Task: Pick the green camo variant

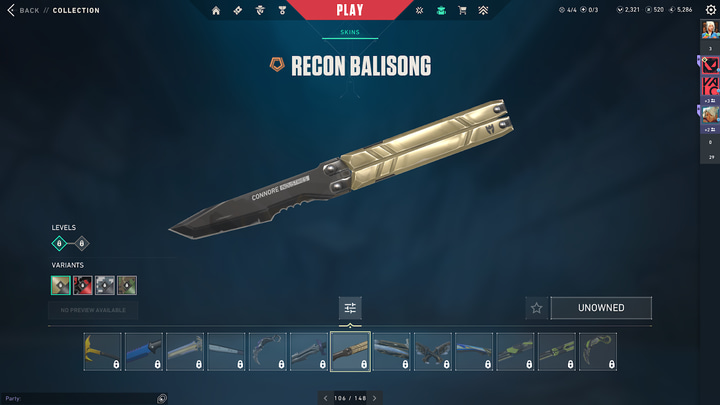Action: (127, 285)
